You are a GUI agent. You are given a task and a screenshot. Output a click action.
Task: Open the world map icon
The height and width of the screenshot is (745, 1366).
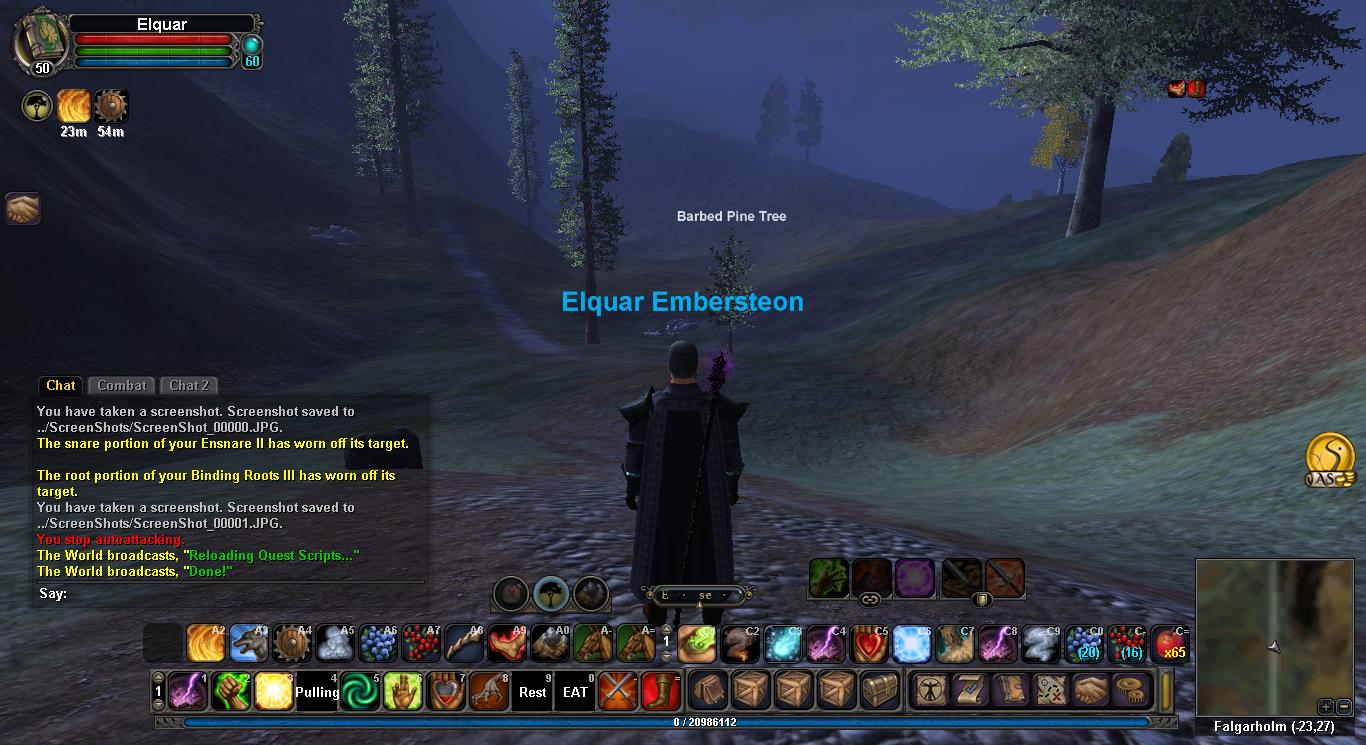tap(1050, 691)
